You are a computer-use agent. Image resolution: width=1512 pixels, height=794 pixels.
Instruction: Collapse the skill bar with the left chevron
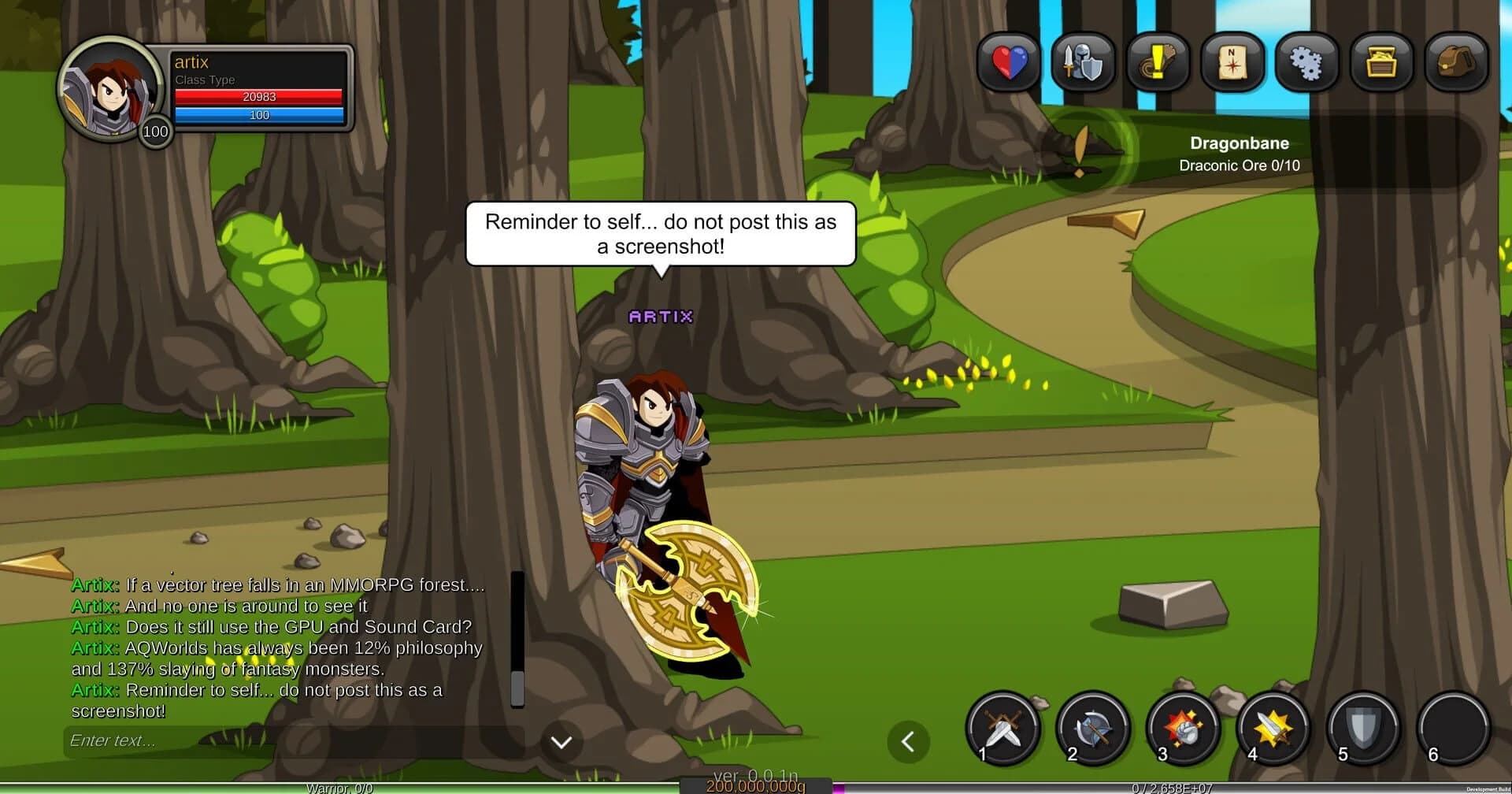[909, 741]
